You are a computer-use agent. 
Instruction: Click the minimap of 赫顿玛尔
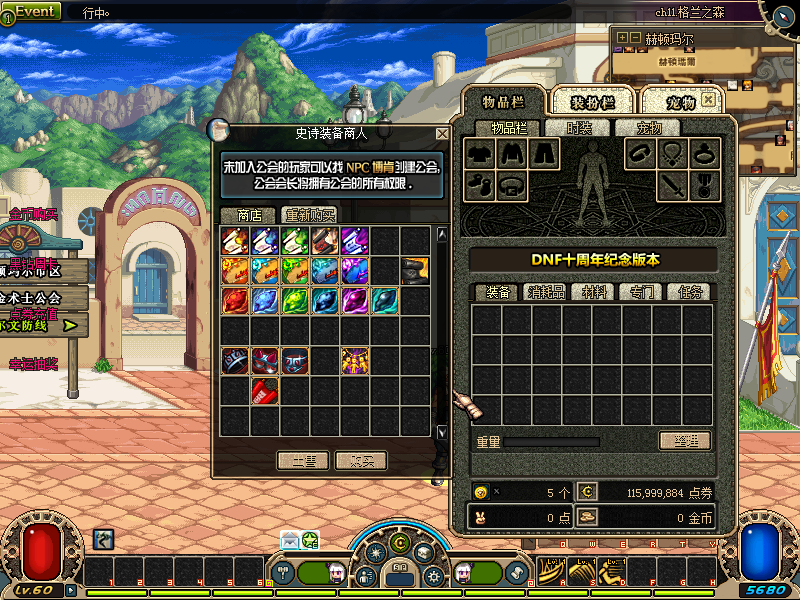(700, 100)
